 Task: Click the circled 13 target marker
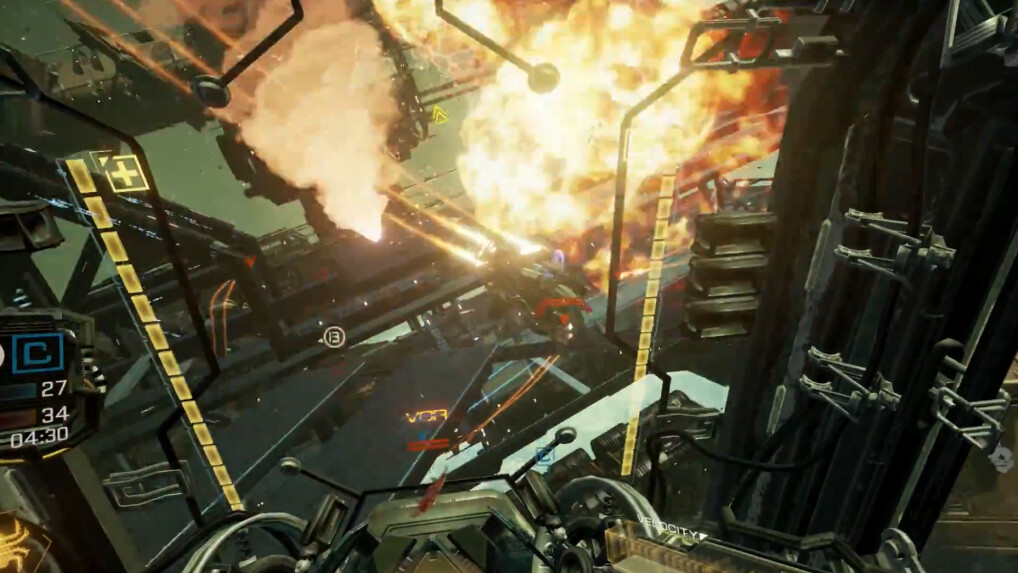334,338
